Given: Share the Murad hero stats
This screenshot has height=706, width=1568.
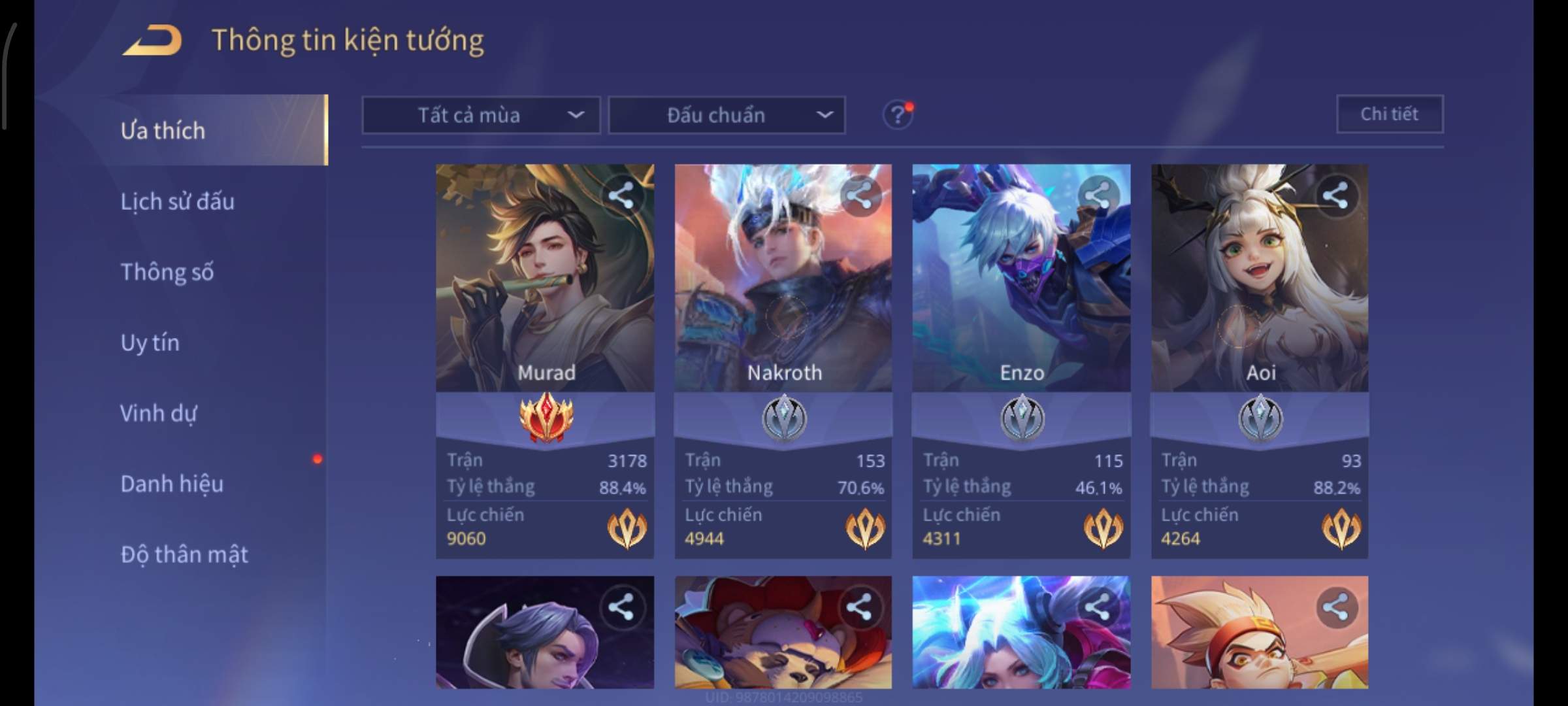Looking at the screenshot, I should 621,195.
